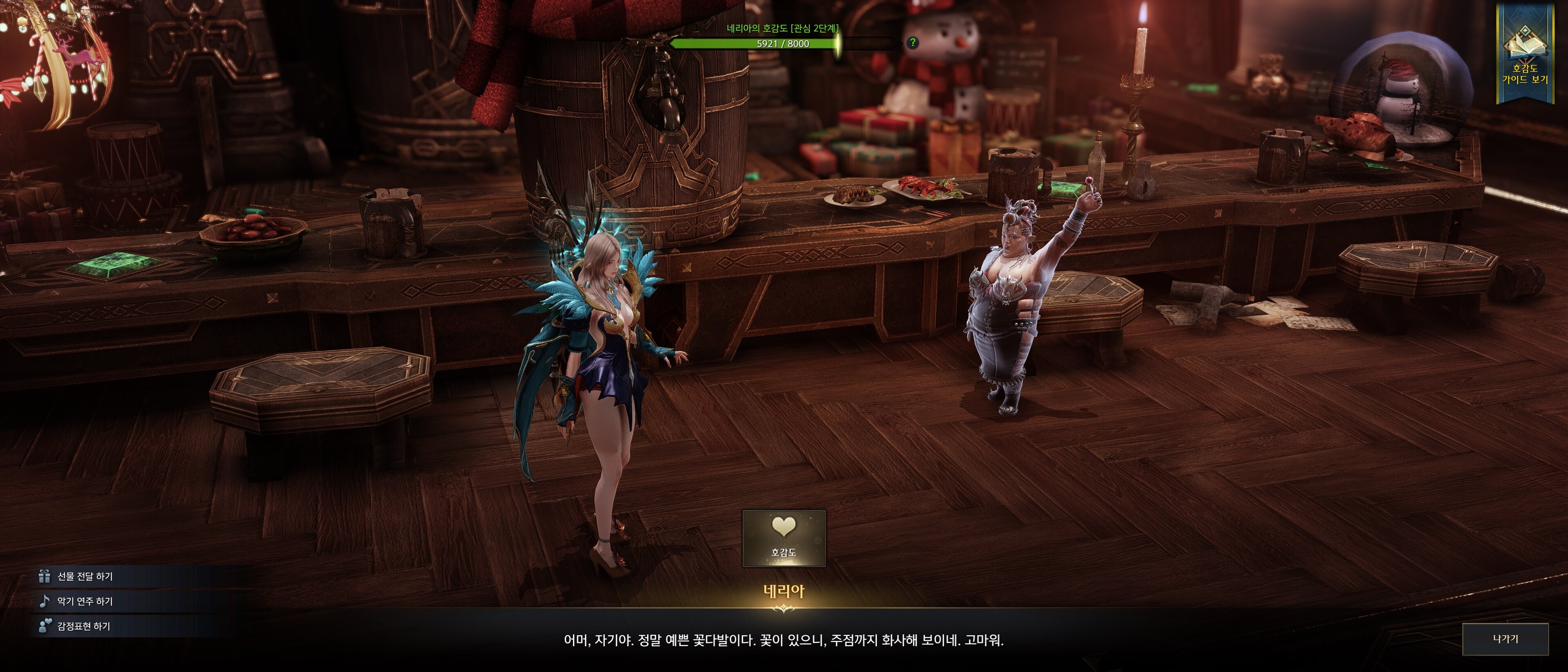
Task: Choose 선물 전달 하기 to give a gift
Action: [x=85, y=576]
